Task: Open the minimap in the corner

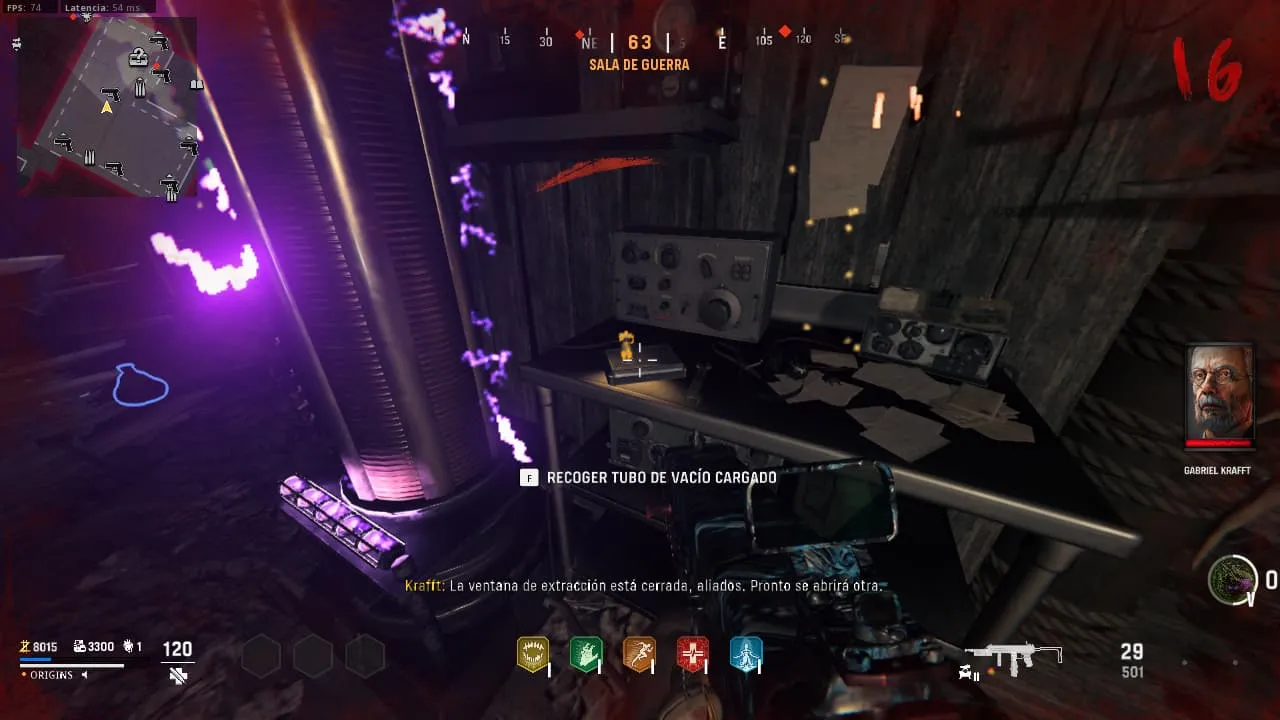Action: 107,107
